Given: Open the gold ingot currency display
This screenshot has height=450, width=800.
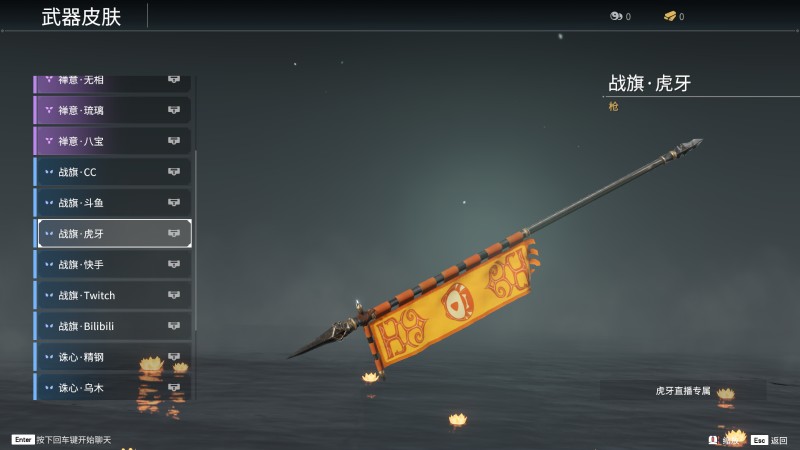Looking at the screenshot, I should click(673, 16).
